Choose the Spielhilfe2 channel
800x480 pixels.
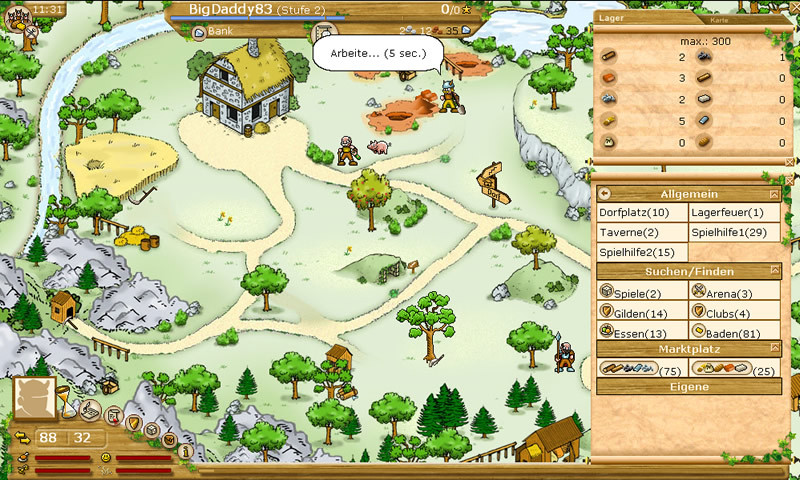(x=637, y=252)
